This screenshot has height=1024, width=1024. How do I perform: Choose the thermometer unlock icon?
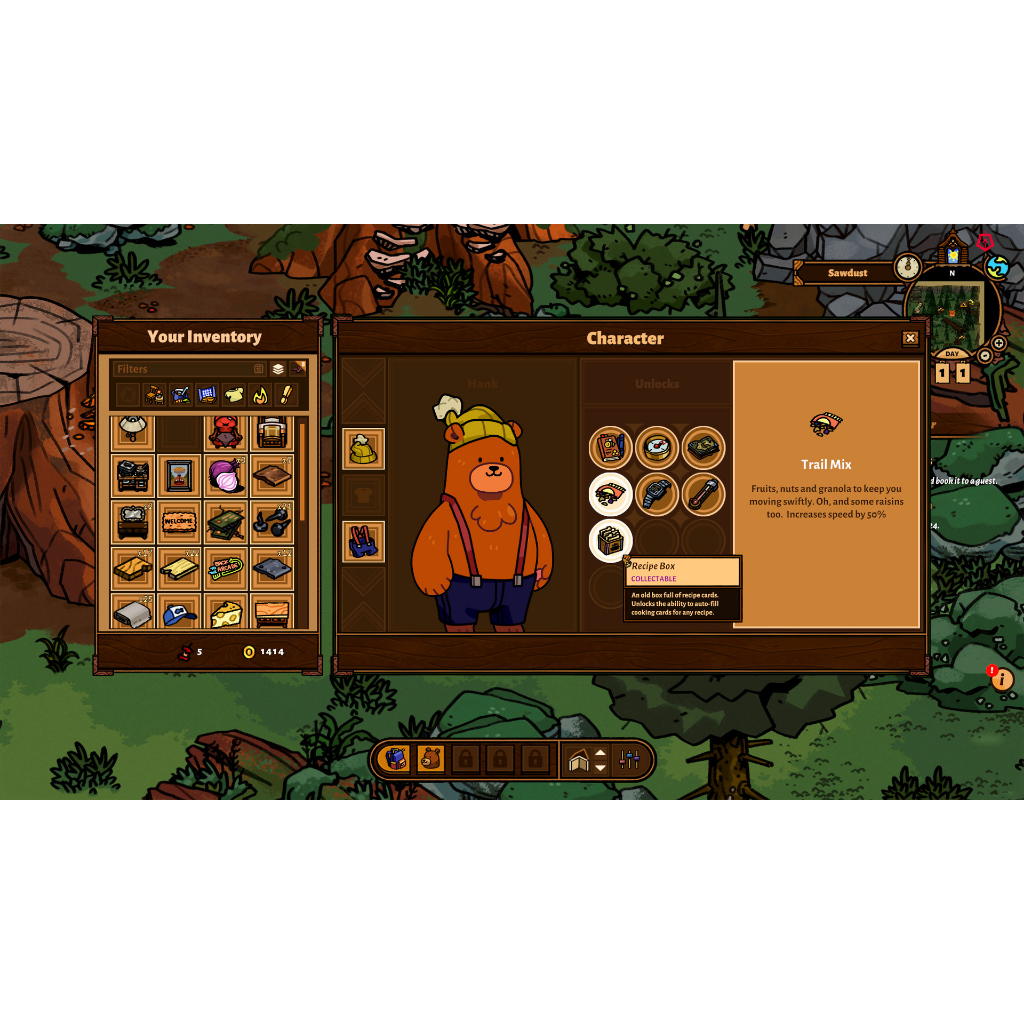[704, 493]
